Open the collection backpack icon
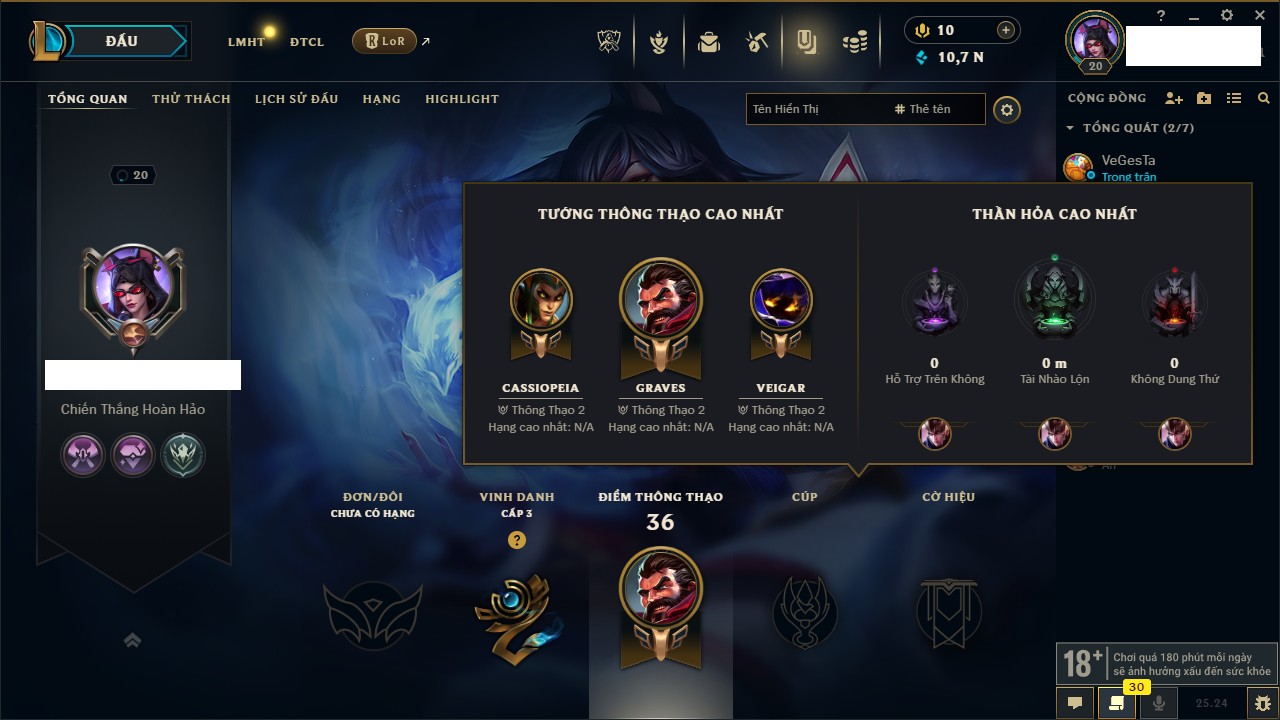Viewport: 1280px width, 720px height. [709, 42]
